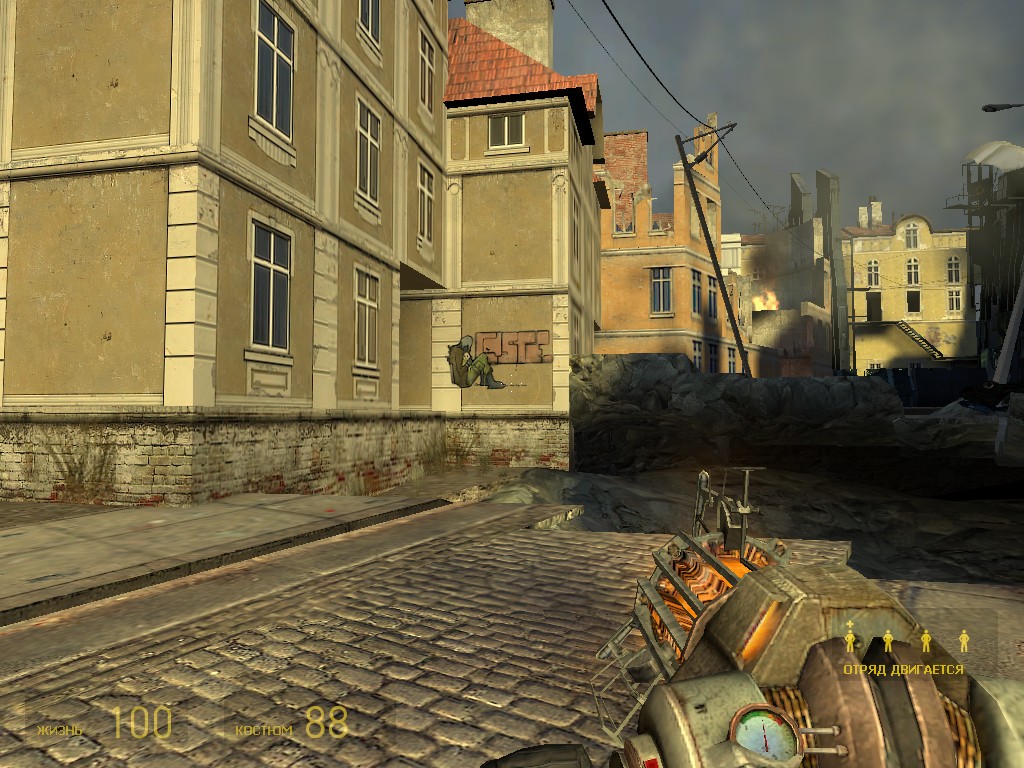The width and height of the screenshot is (1024, 768).
Task: Select the squad medic icon marked with a cross
Action: (850, 638)
